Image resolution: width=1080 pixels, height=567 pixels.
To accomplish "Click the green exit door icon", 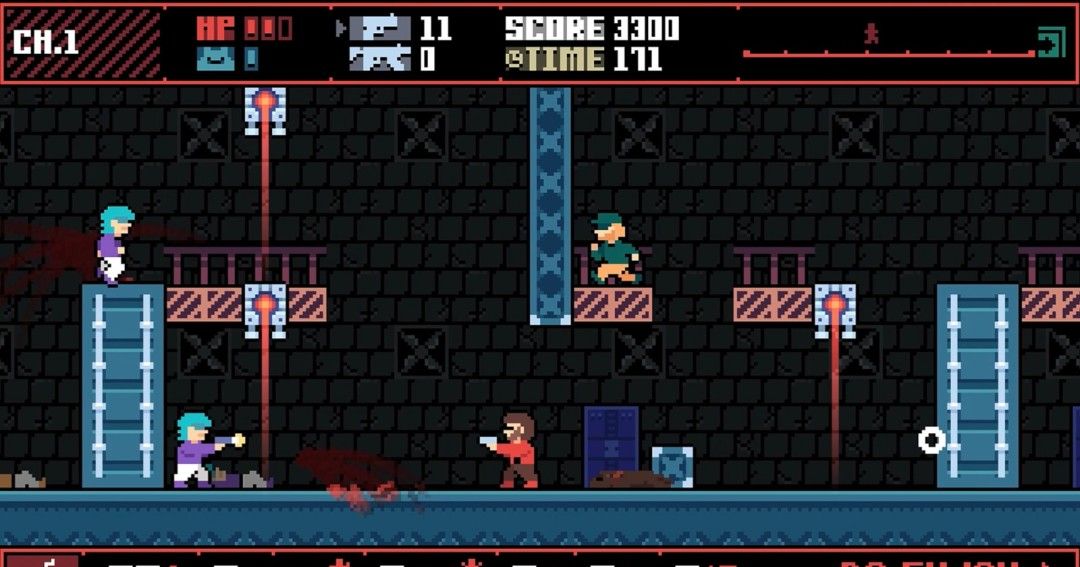I will [x=1049, y=43].
